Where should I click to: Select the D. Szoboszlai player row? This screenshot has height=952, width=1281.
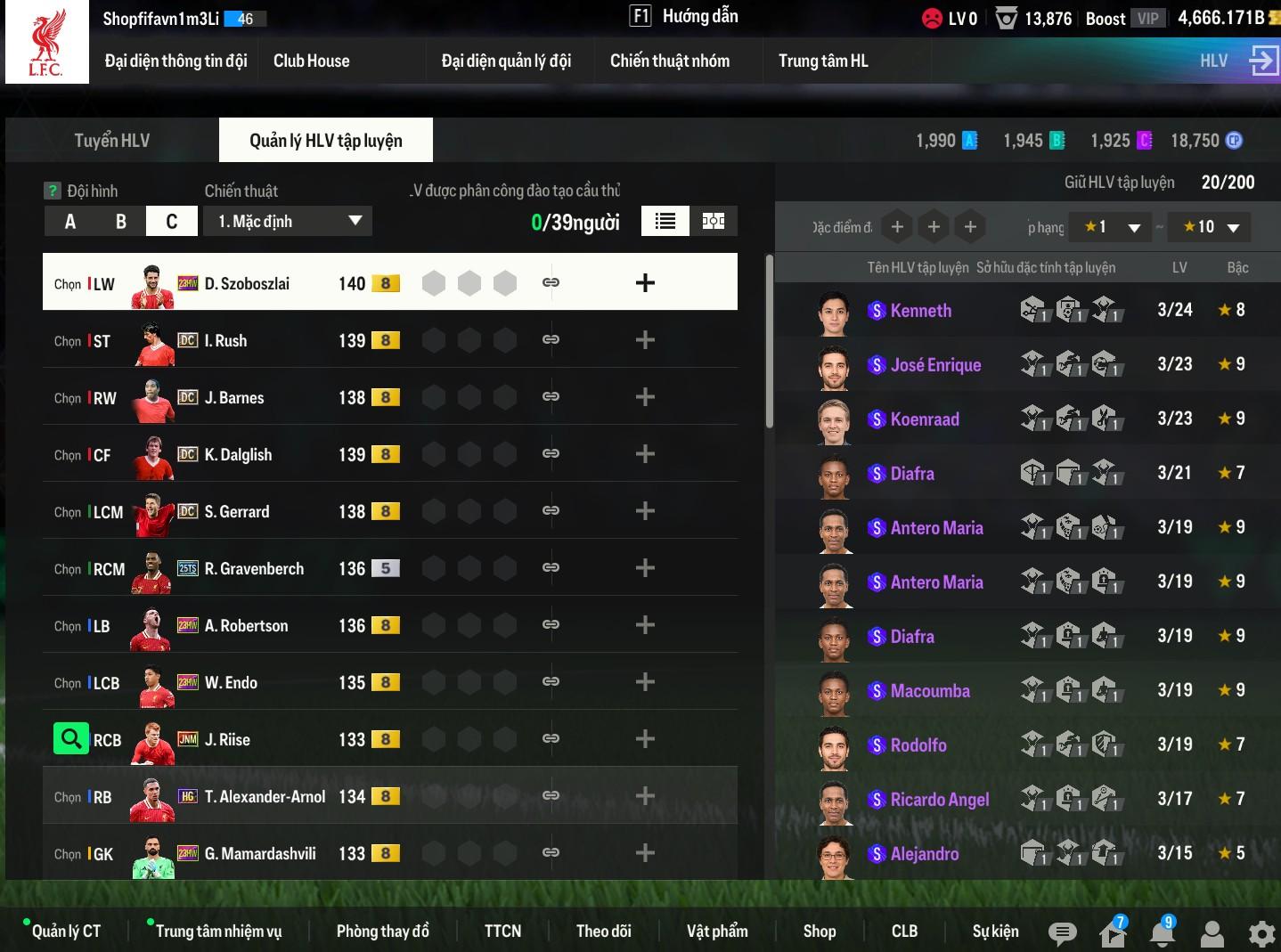point(247,283)
